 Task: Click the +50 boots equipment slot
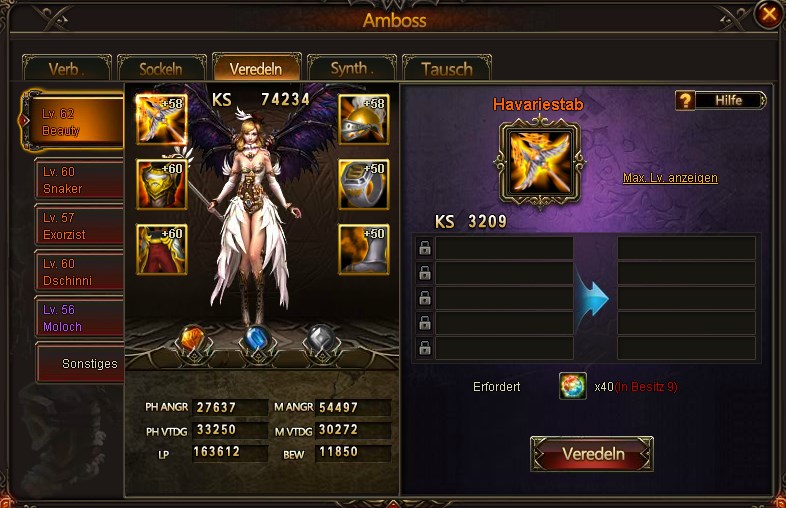363,249
